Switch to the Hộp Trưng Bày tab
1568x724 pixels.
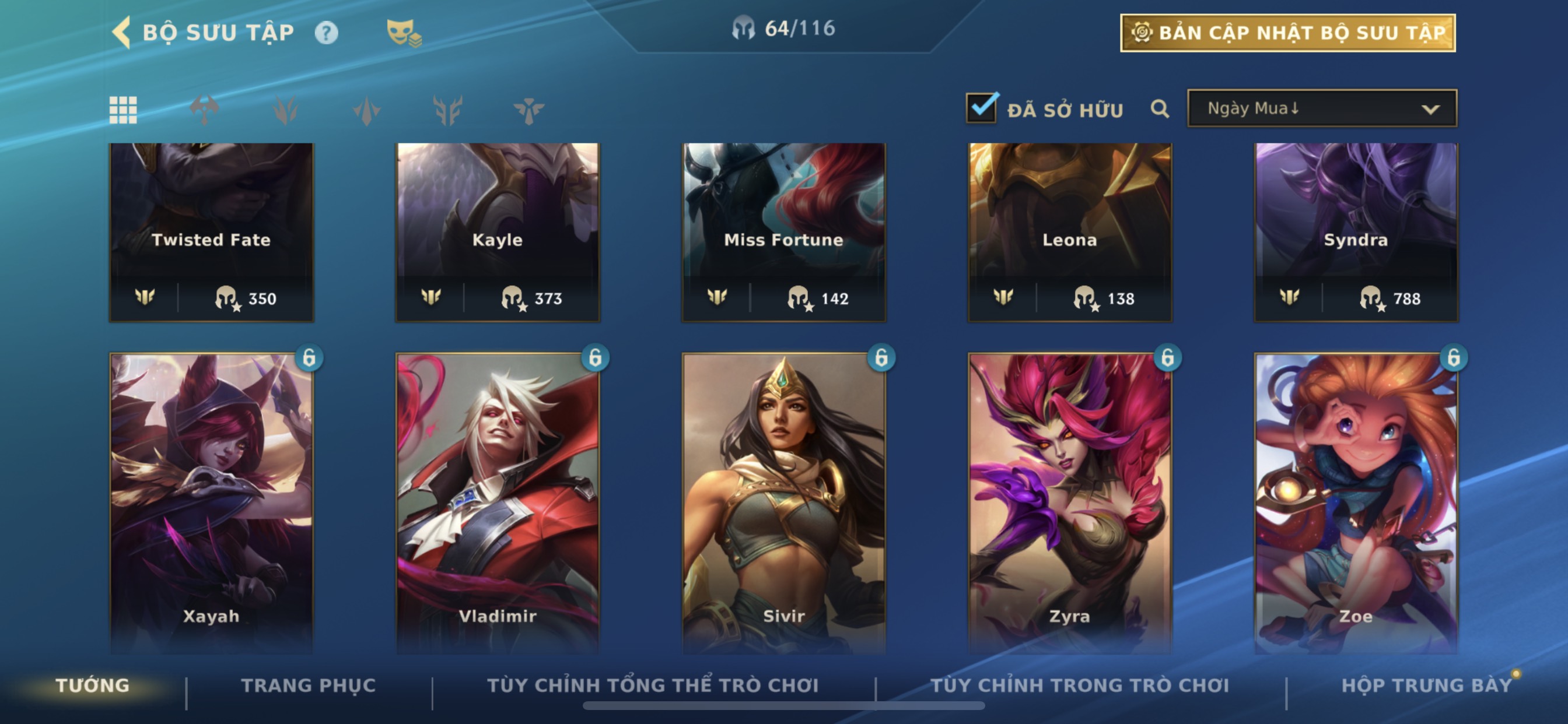click(x=1426, y=686)
